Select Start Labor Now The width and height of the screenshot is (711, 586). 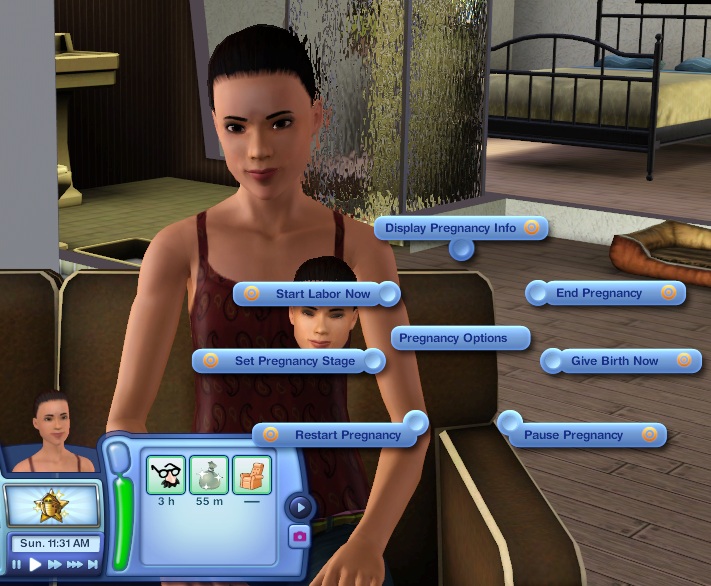pos(322,294)
